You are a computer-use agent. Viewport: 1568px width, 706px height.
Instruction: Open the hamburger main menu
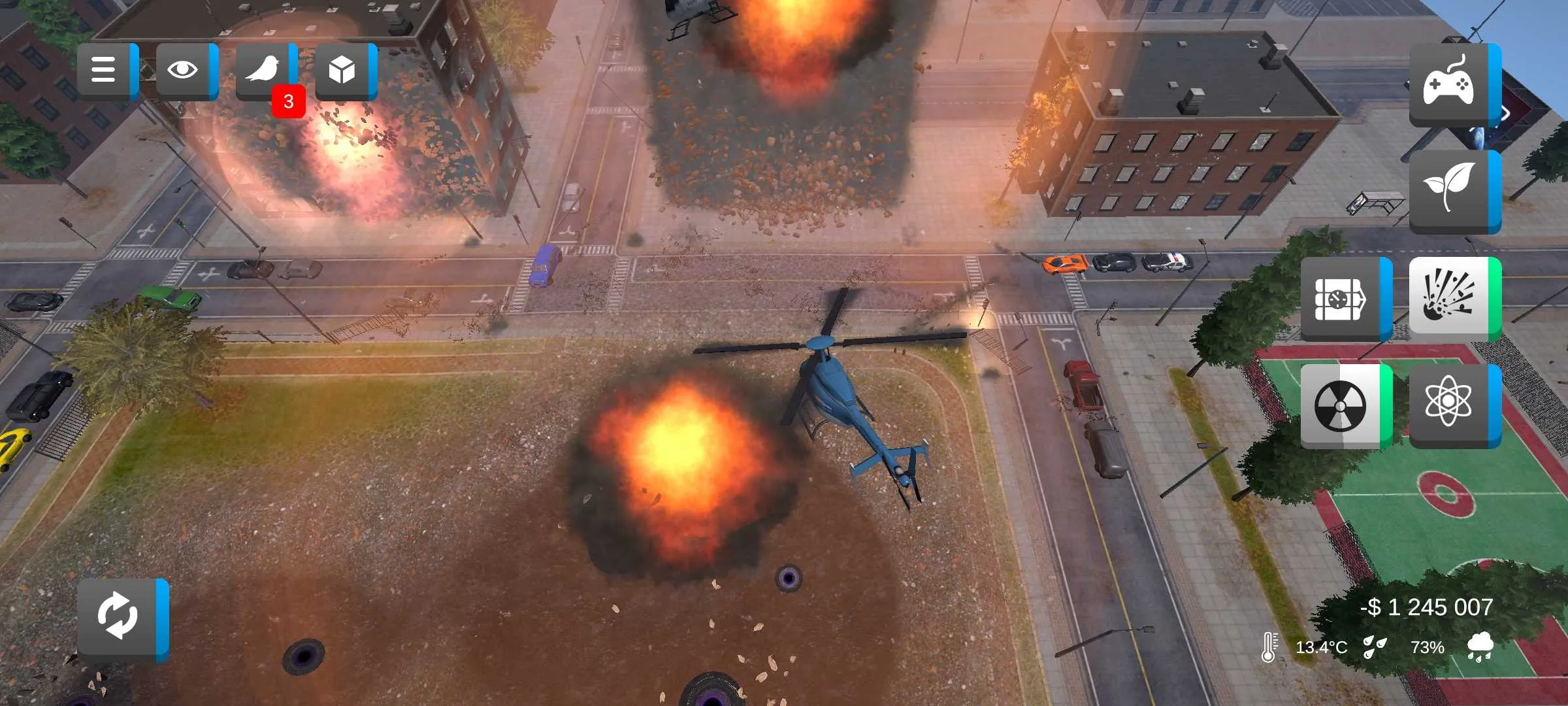pyautogui.click(x=105, y=70)
